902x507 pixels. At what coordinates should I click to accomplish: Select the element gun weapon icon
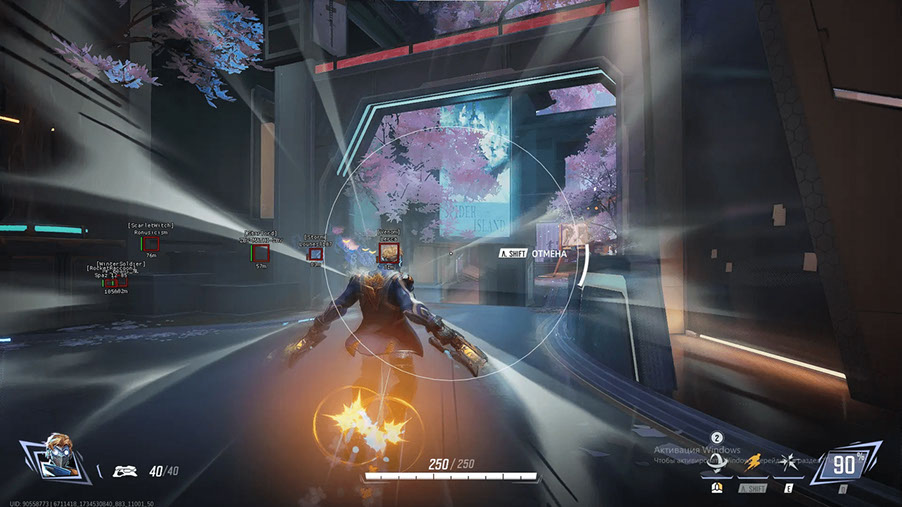pos(124,470)
